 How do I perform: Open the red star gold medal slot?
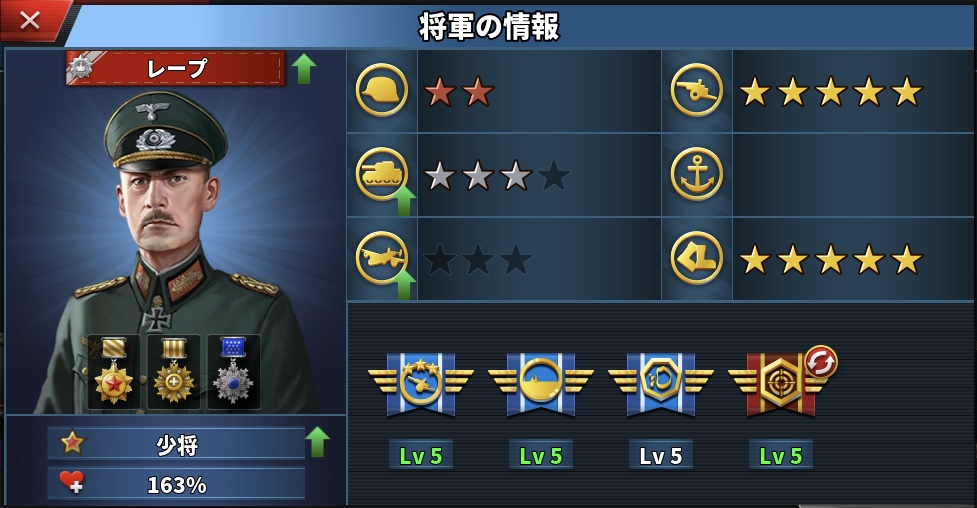click(x=114, y=372)
